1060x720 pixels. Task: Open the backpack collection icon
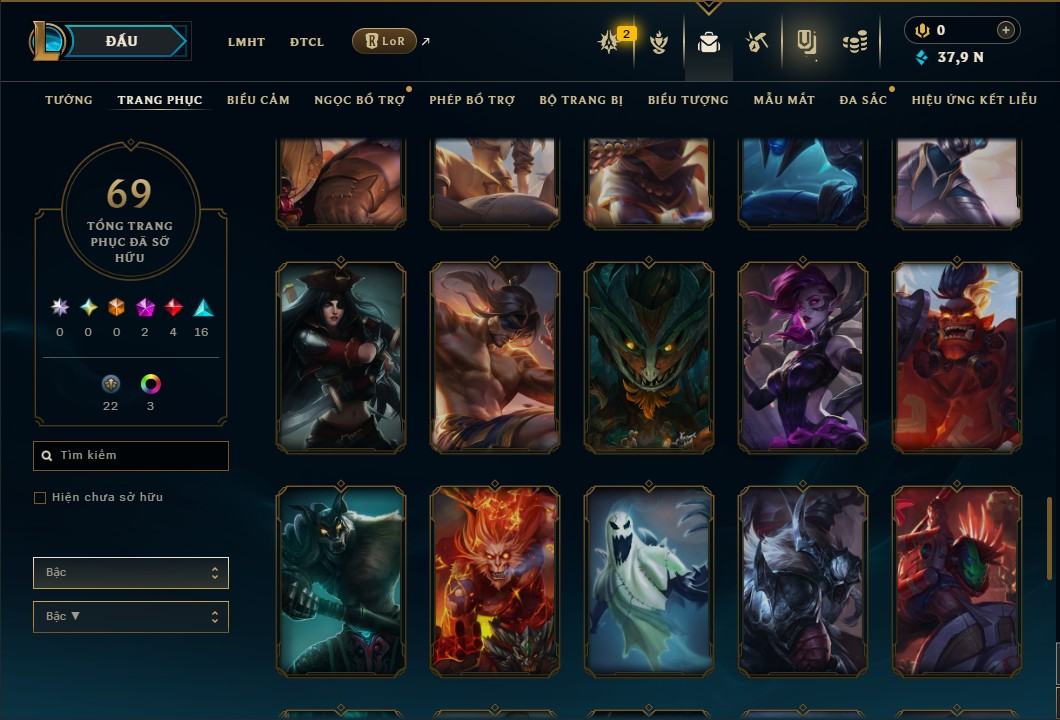709,42
